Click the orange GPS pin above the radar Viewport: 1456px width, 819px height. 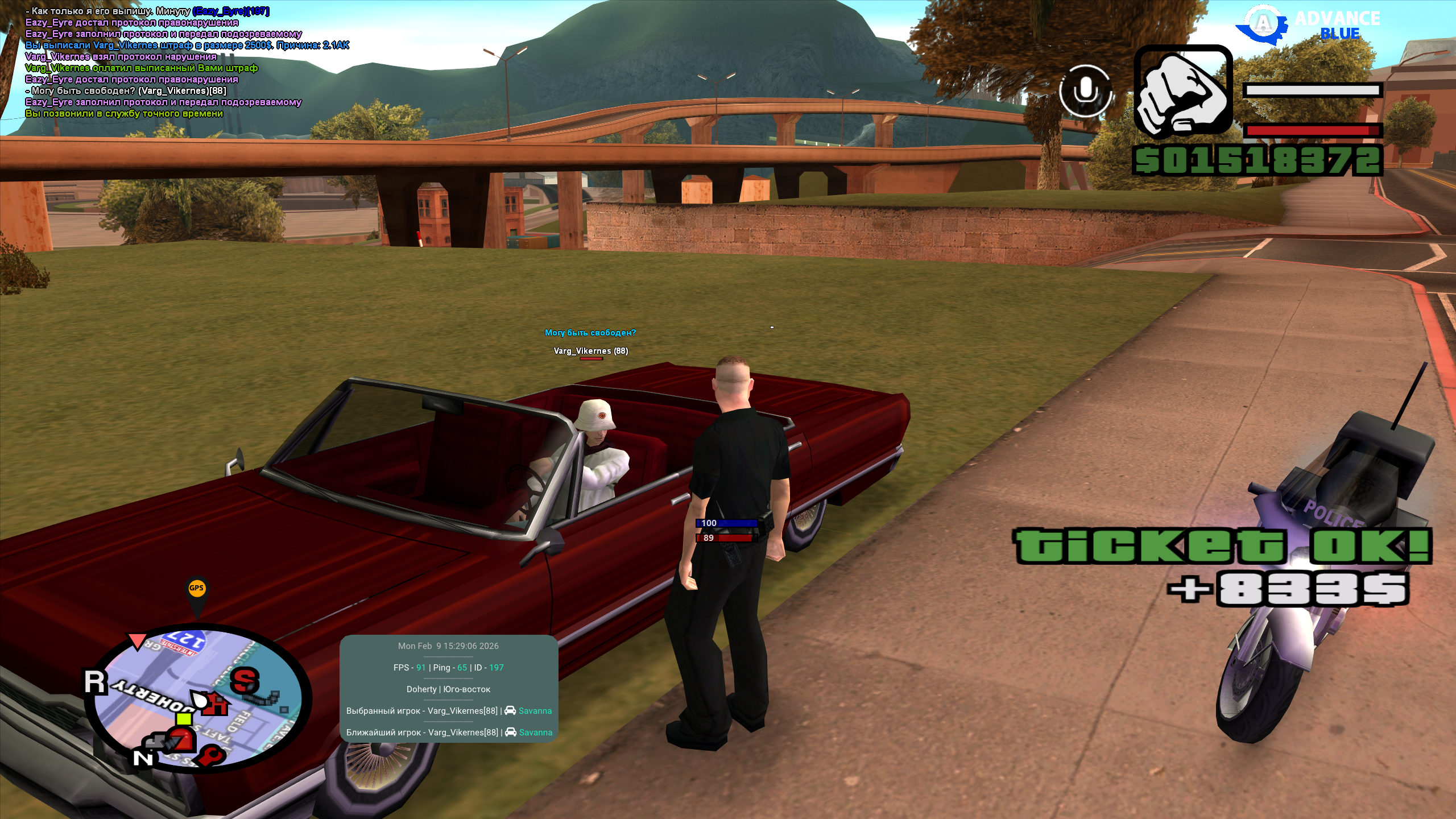[x=197, y=590]
